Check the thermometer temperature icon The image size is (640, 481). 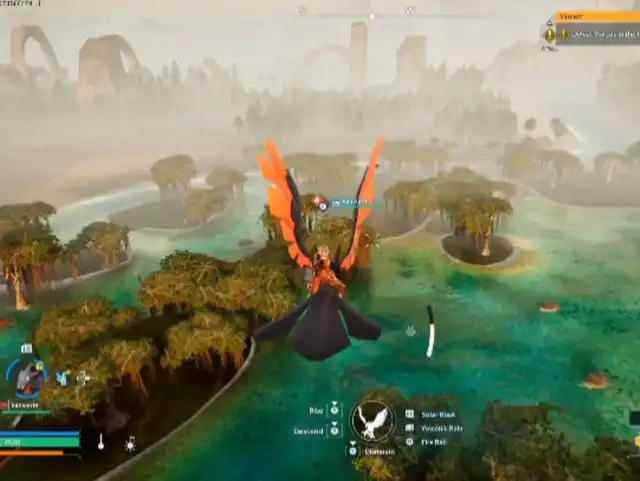(x=100, y=441)
